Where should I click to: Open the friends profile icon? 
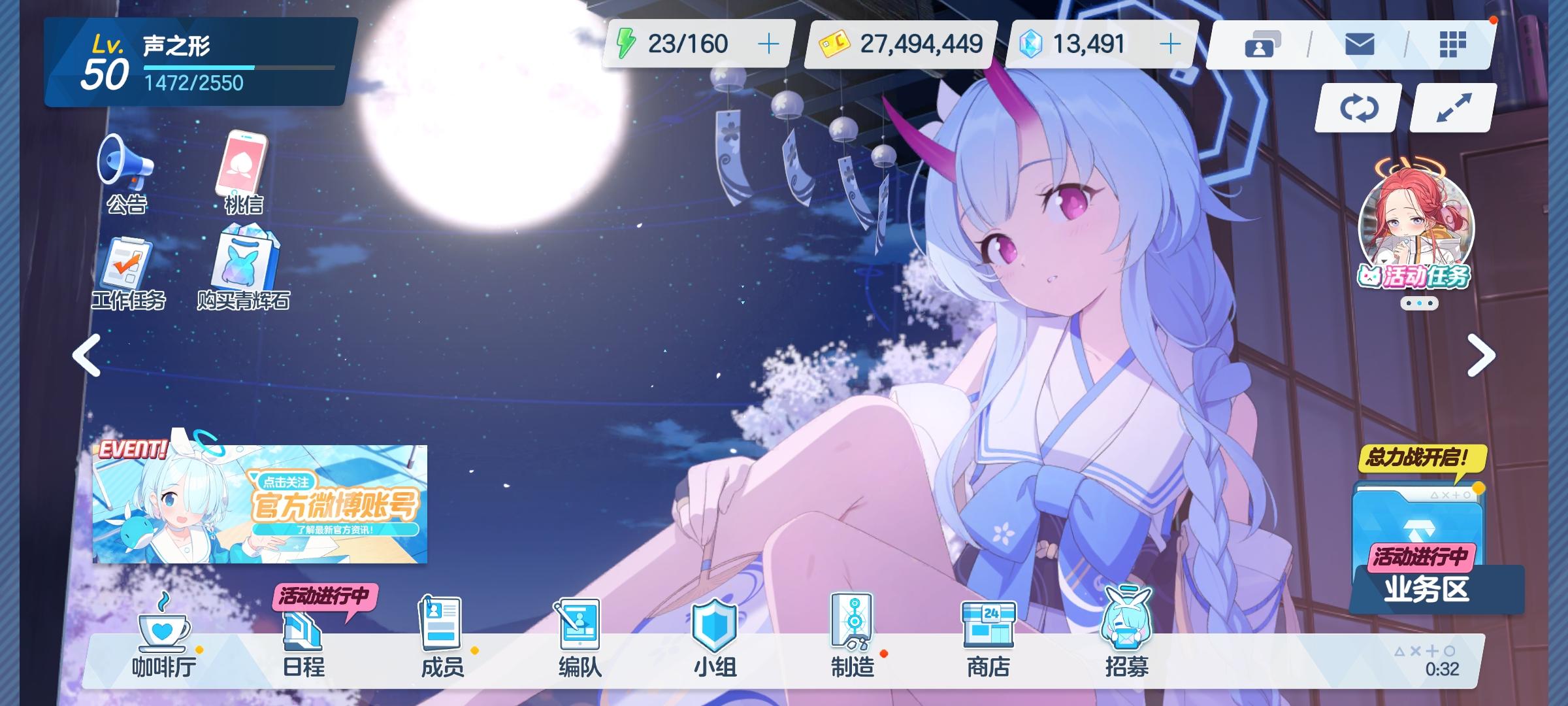pyautogui.click(x=1262, y=44)
